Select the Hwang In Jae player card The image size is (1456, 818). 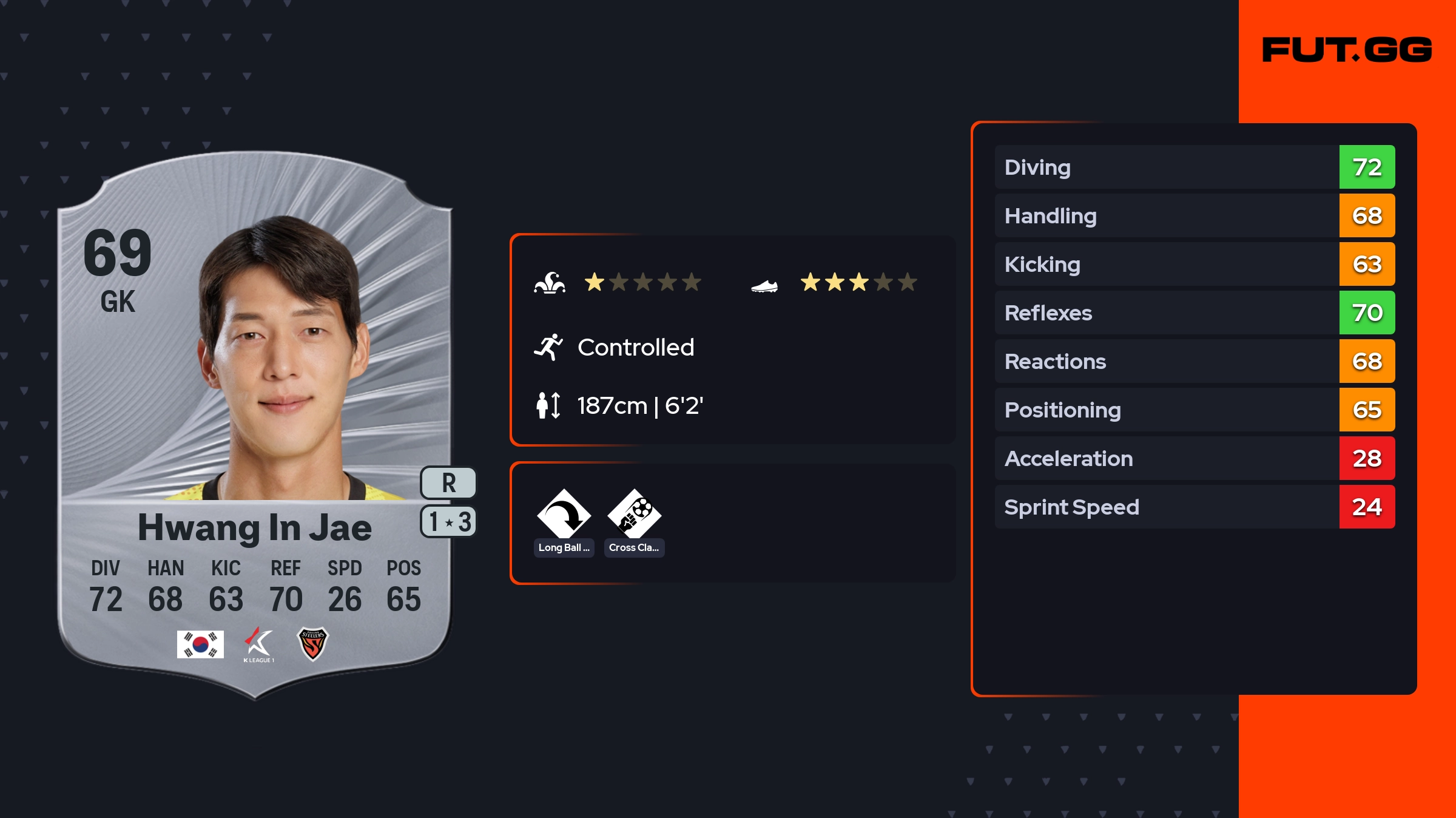tap(255, 425)
